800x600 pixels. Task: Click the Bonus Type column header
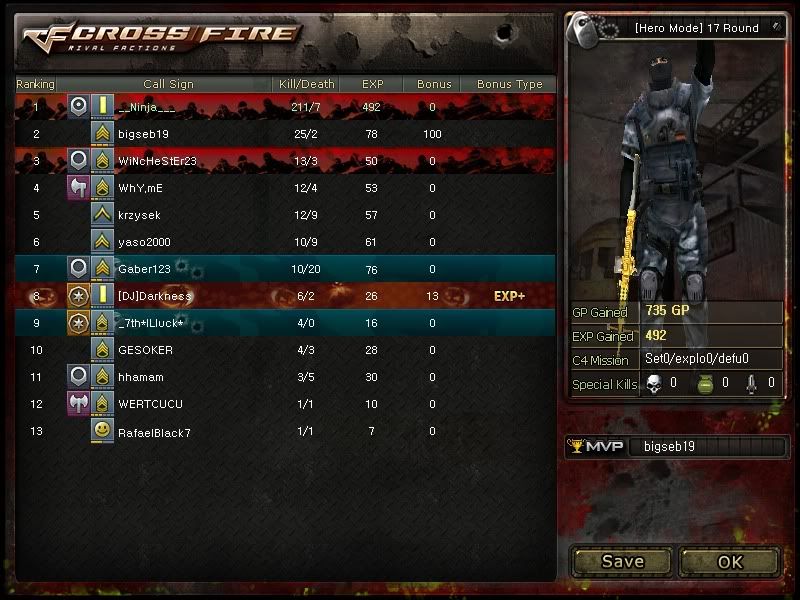click(509, 84)
